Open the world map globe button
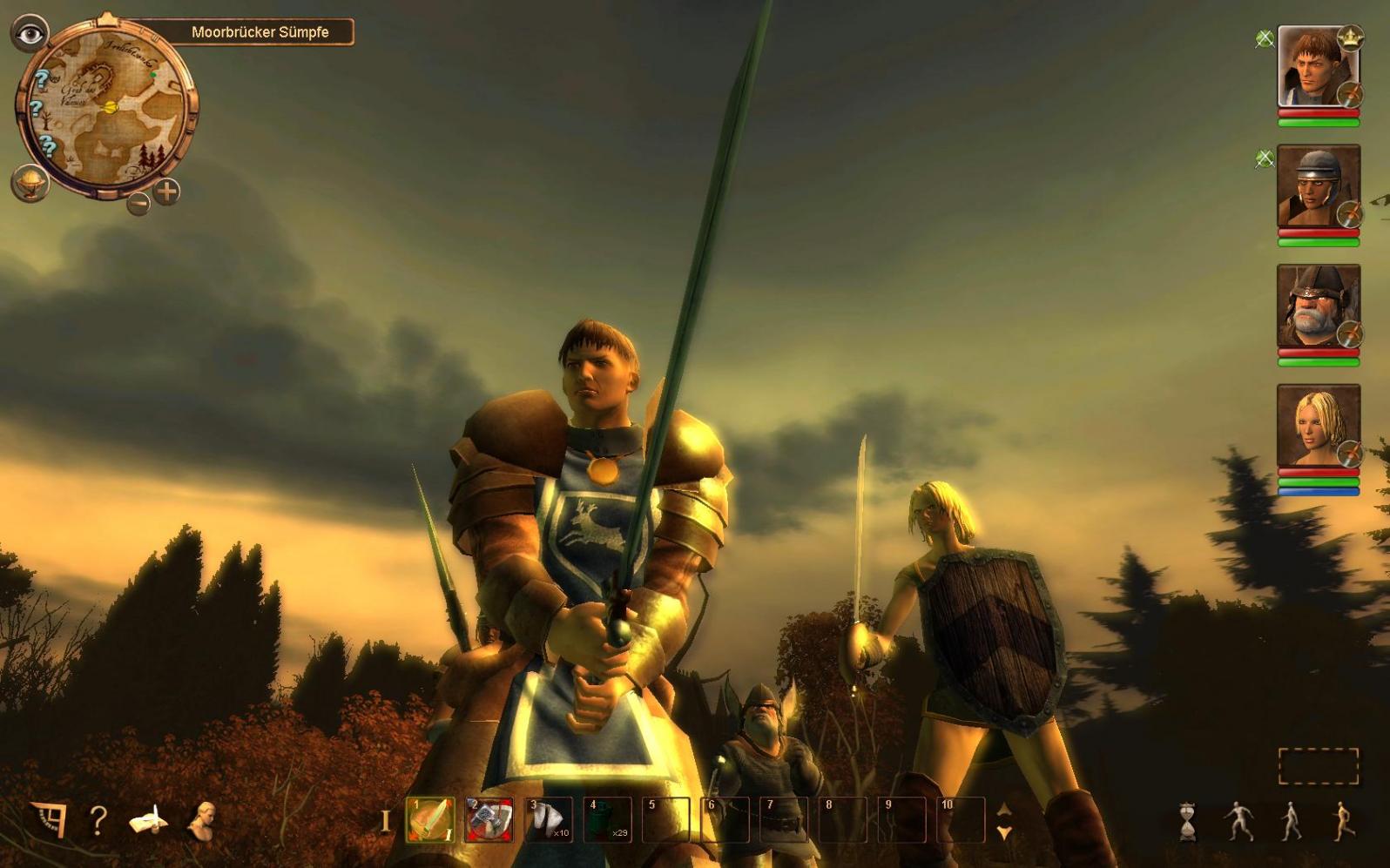 (x=30, y=184)
